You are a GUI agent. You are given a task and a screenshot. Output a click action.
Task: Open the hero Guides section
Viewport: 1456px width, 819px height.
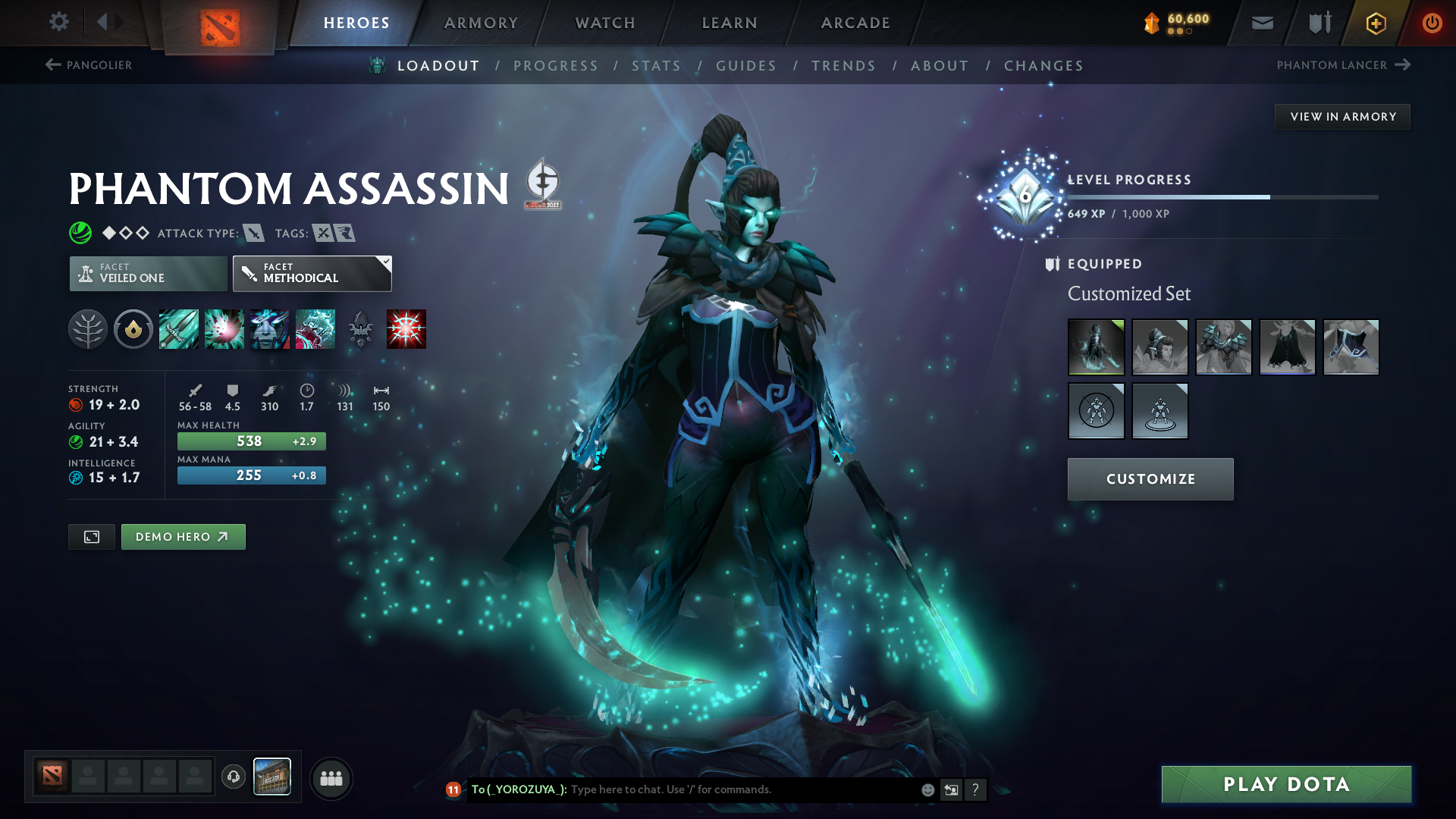[746, 66]
